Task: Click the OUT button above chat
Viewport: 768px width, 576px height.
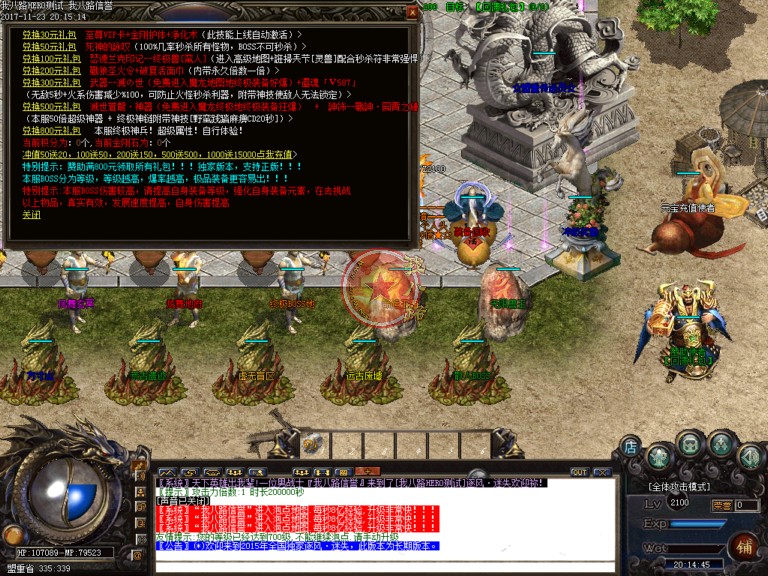Action: (578, 472)
